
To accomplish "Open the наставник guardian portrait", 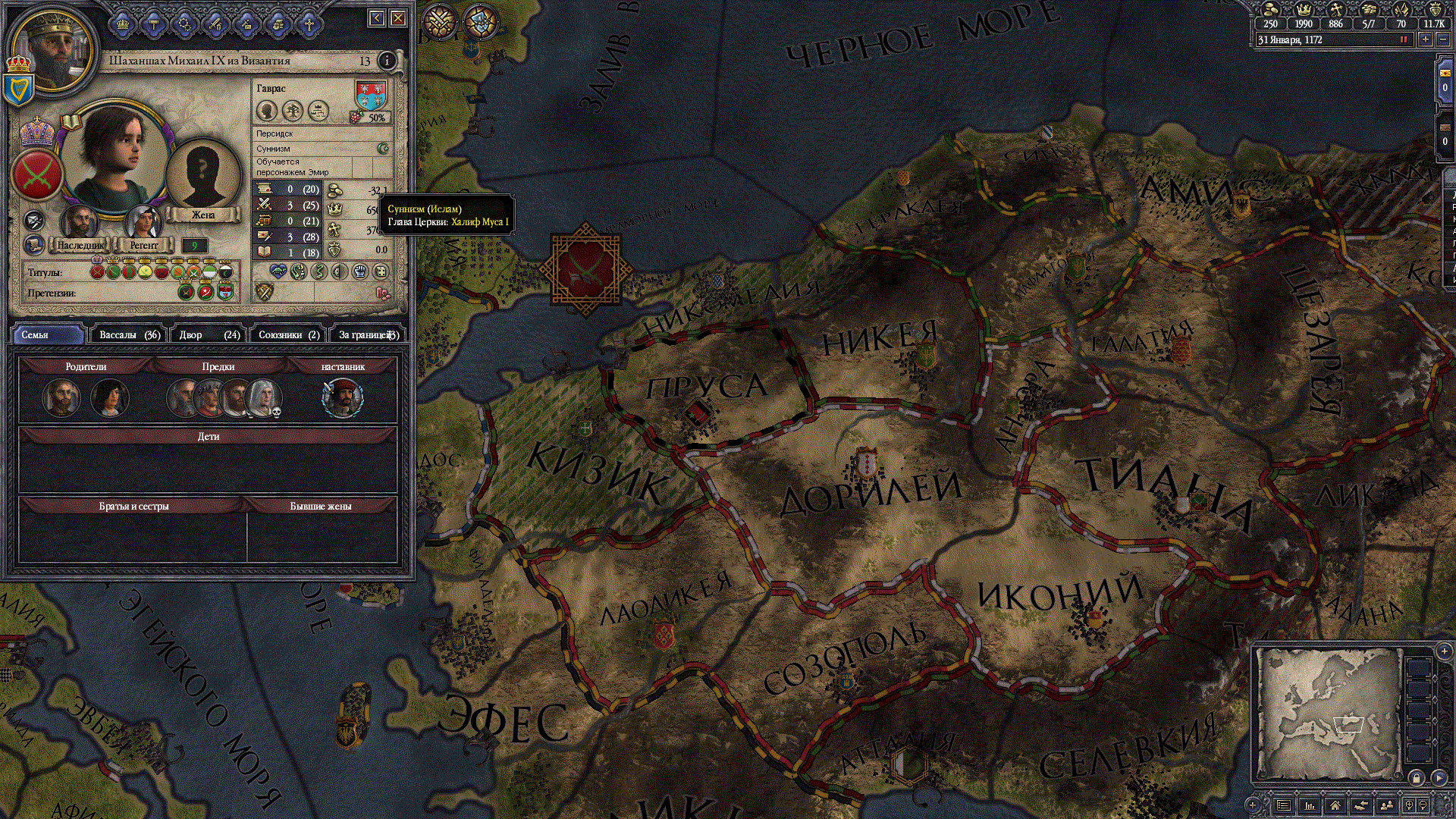I will tap(343, 397).
